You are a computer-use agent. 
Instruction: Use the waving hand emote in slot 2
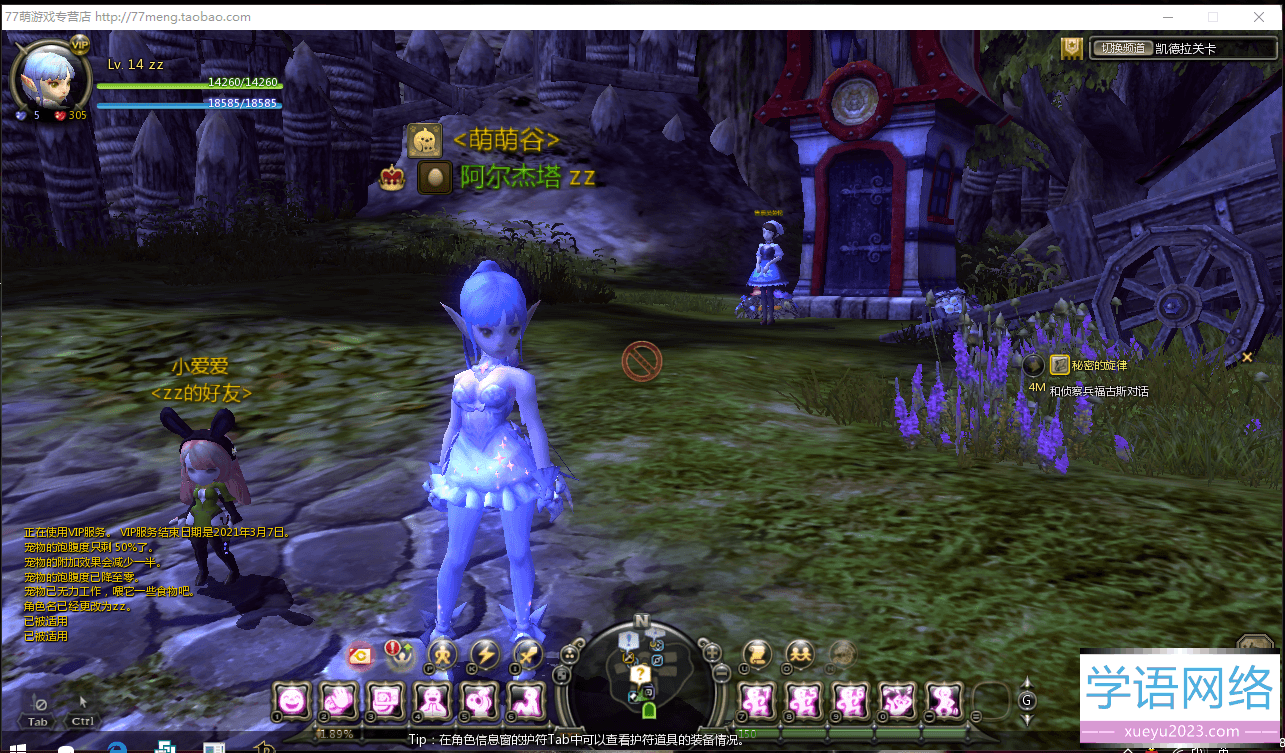(340, 701)
